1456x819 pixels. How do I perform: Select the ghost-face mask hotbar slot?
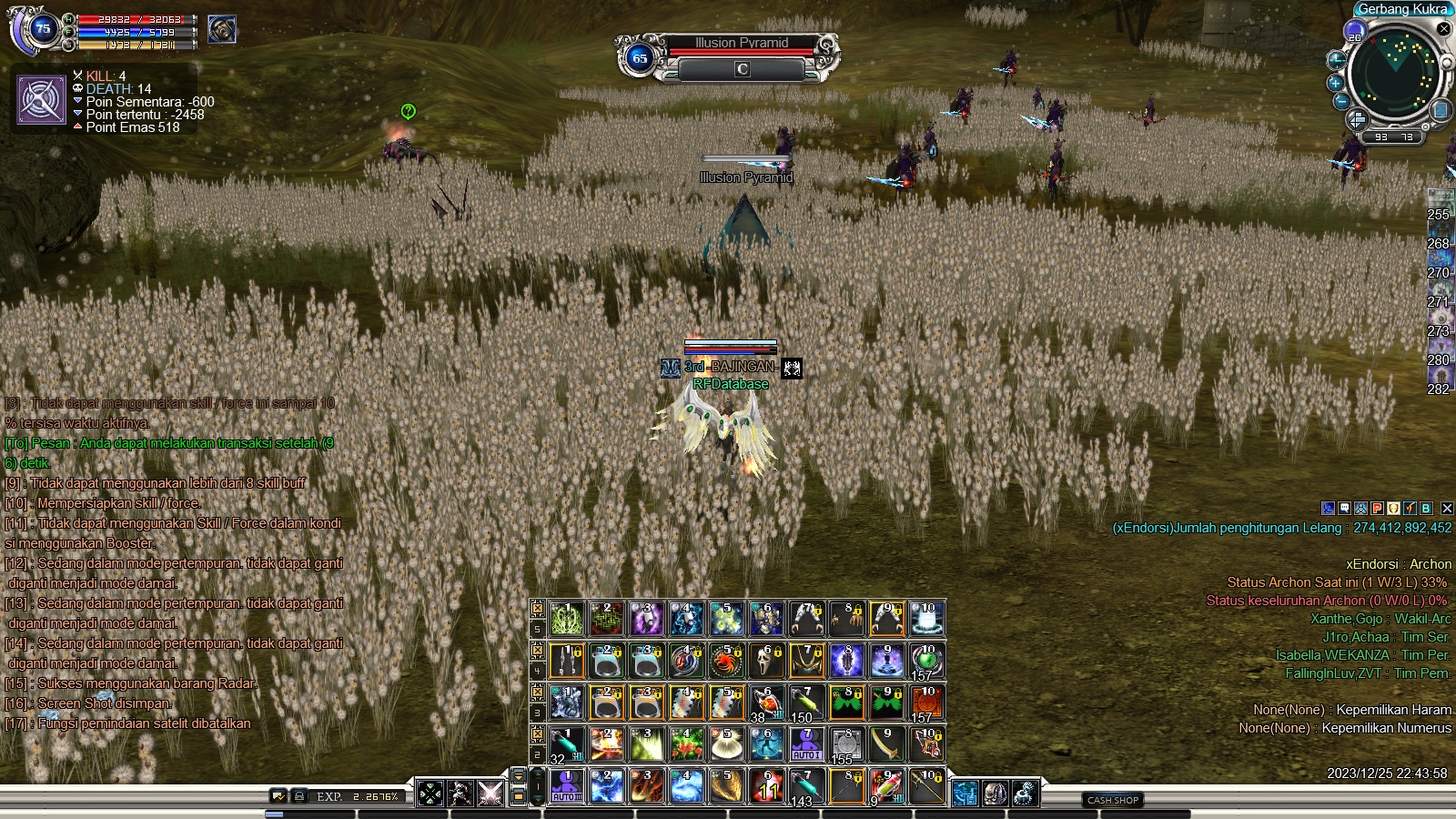[x=766, y=661]
